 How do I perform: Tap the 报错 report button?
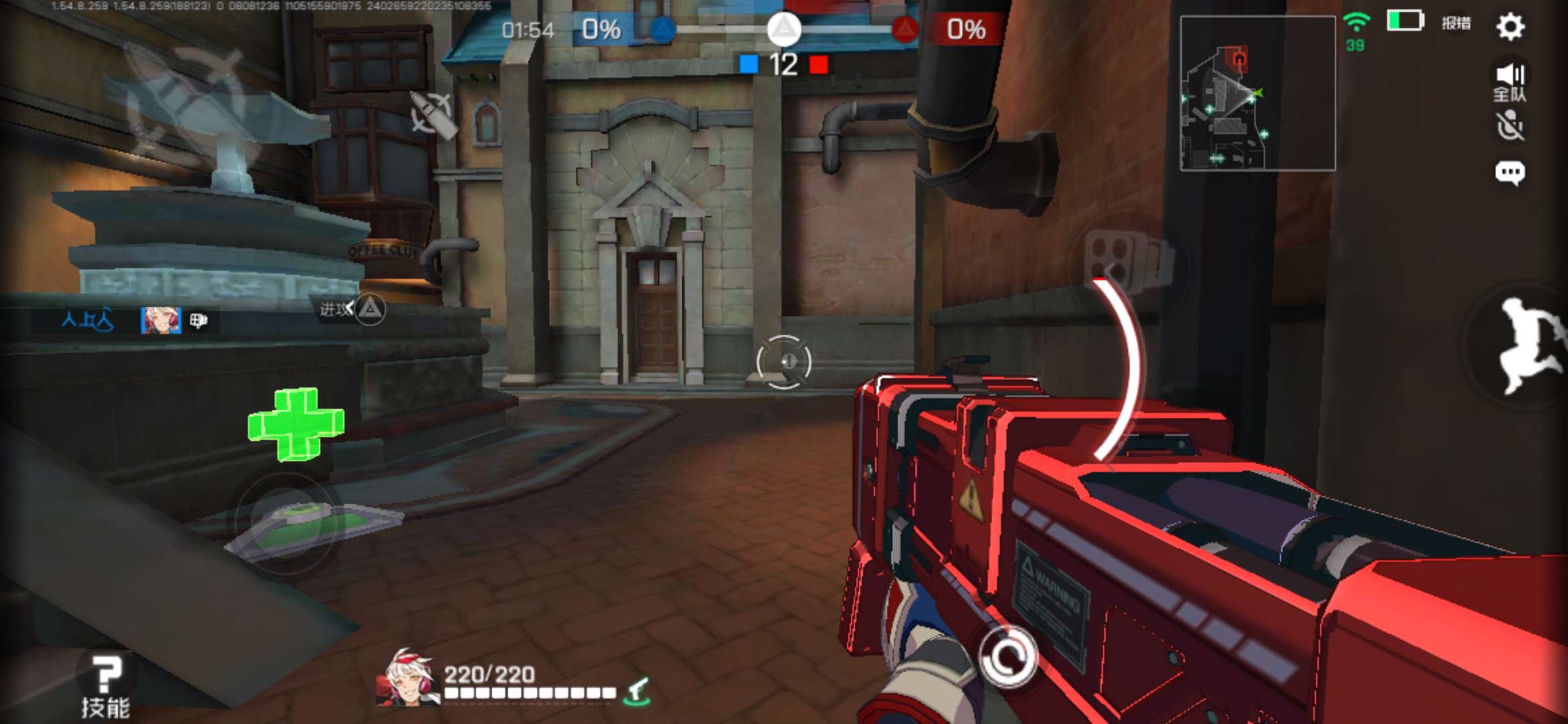[x=1456, y=23]
